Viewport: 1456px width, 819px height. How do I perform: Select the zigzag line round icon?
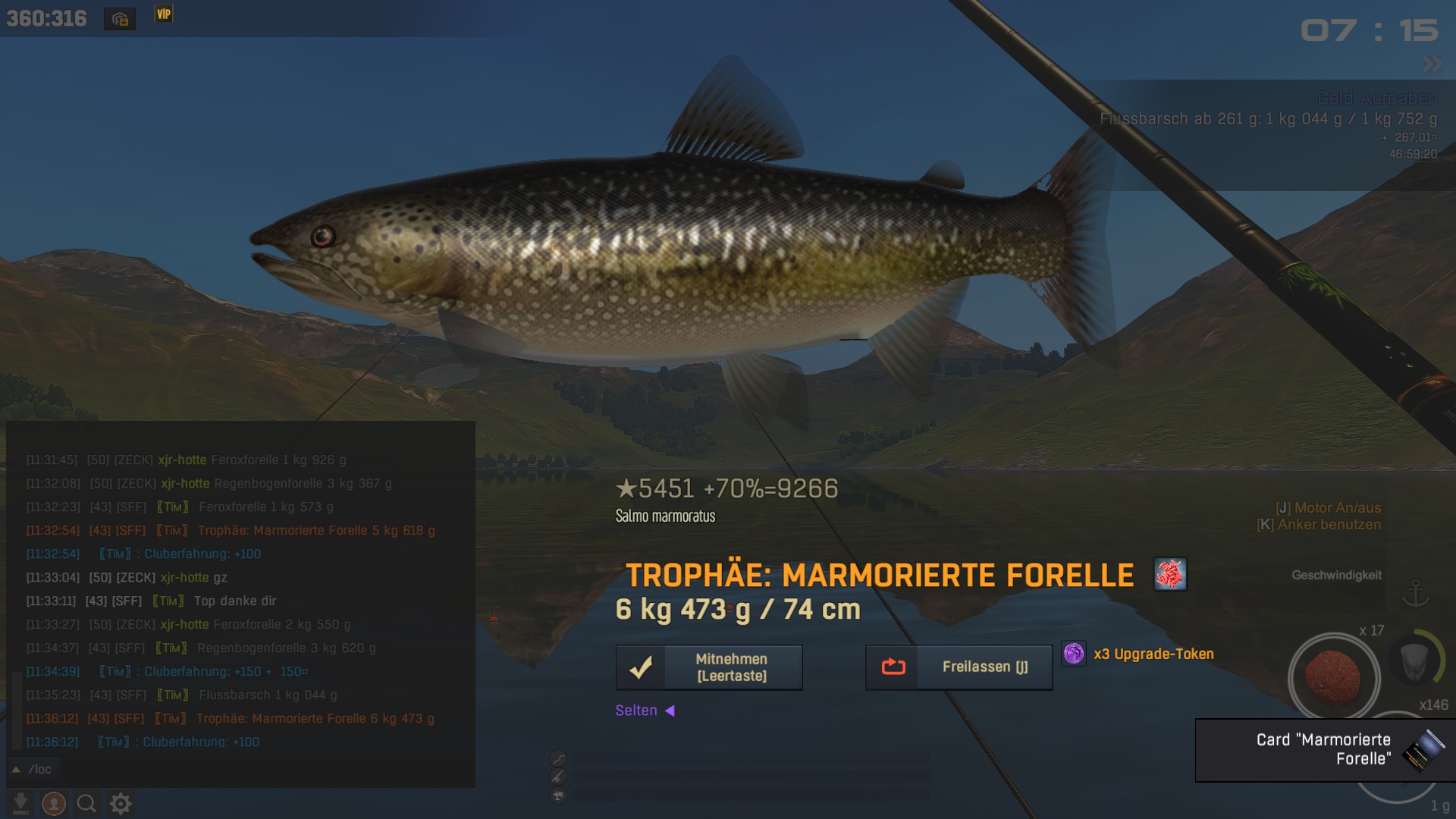[558, 758]
